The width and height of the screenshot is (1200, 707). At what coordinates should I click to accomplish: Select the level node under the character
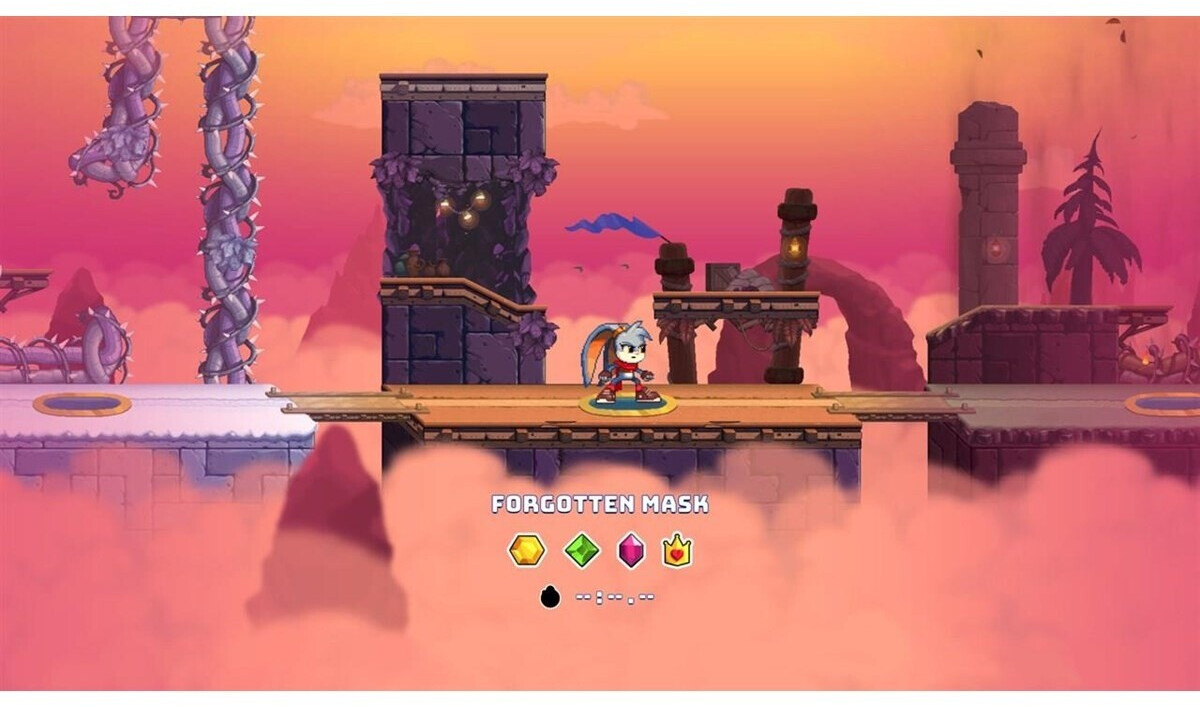627,405
